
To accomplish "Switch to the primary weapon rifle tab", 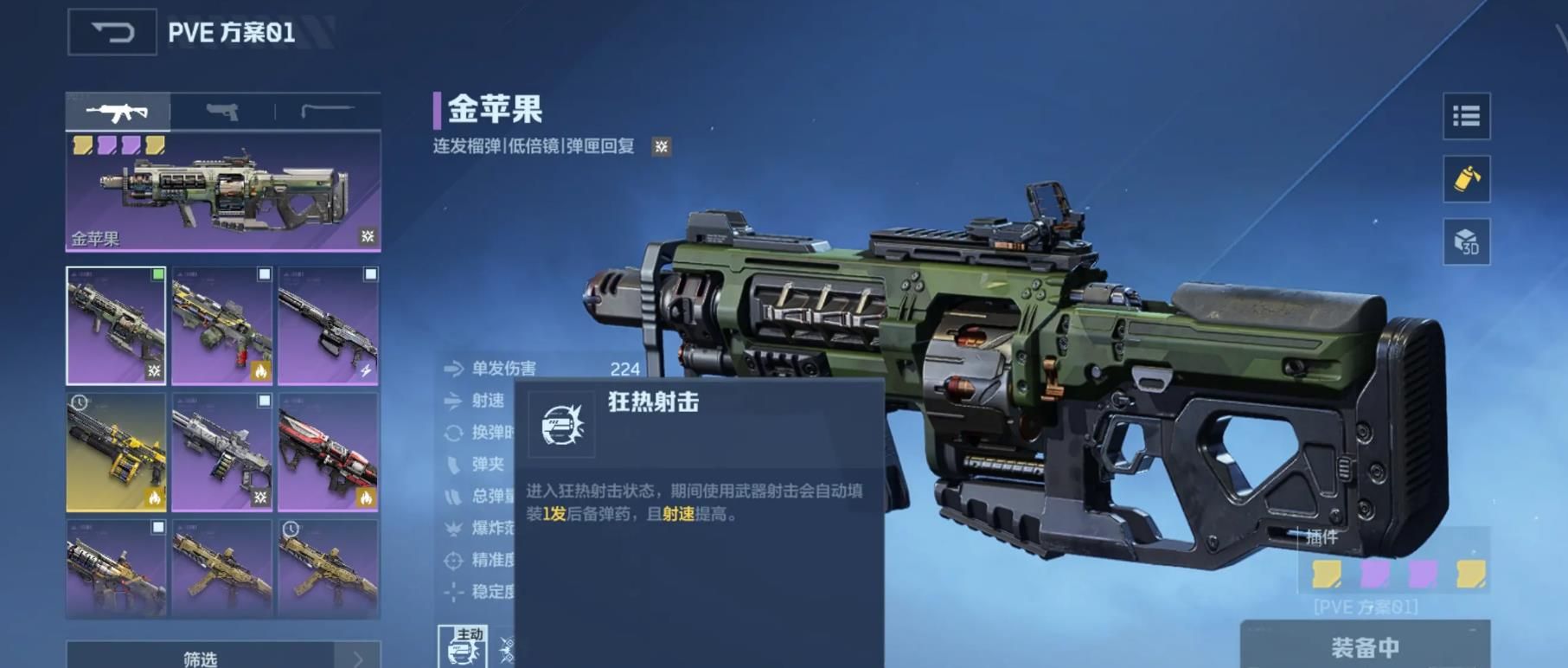I will [118, 112].
